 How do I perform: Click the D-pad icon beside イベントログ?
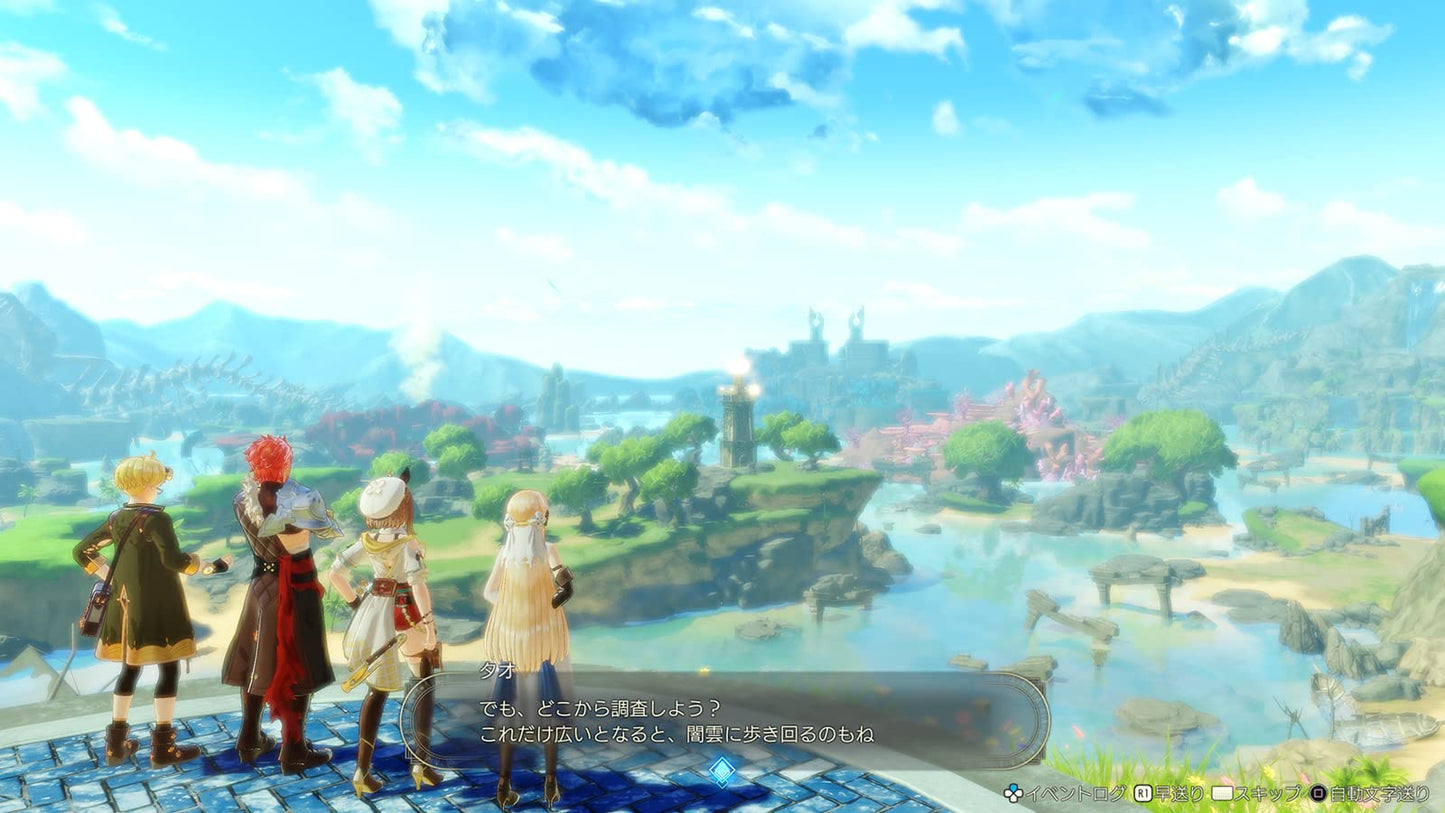click(1012, 793)
